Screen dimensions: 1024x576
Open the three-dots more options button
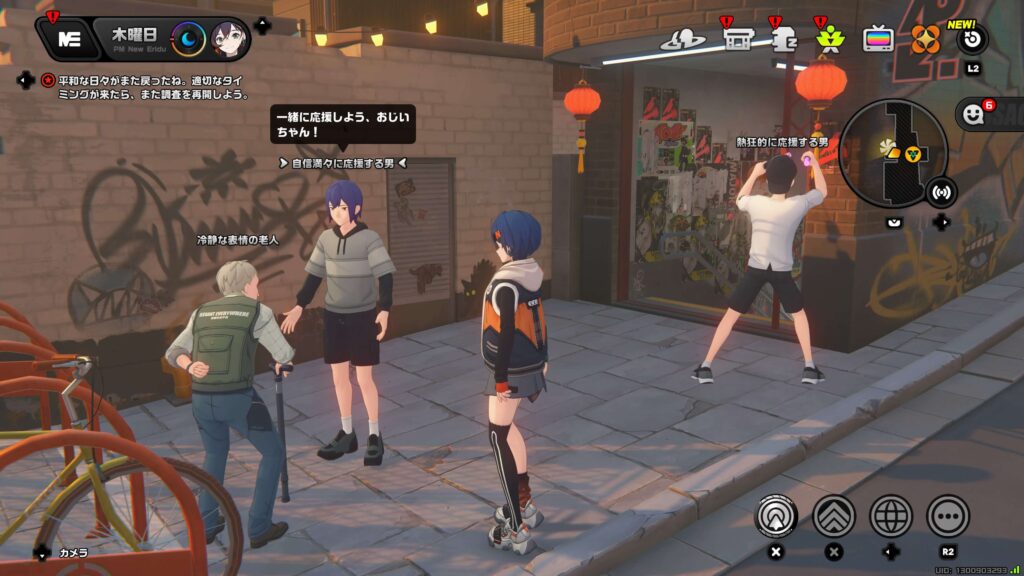(x=948, y=516)
